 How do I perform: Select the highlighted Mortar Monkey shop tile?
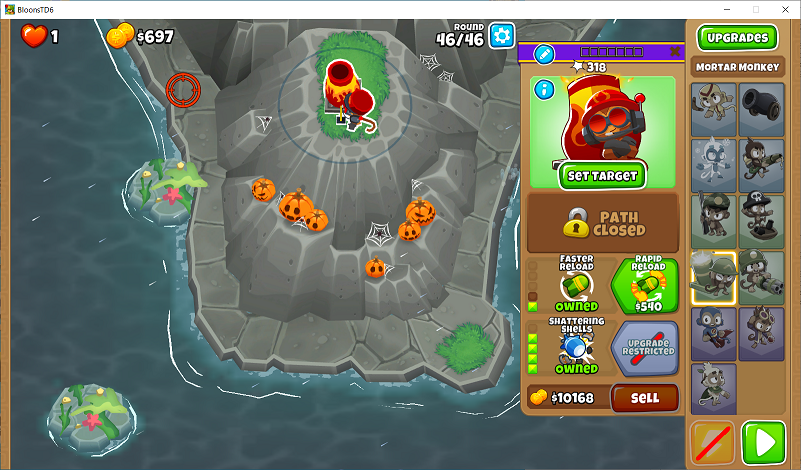[714, 277]
